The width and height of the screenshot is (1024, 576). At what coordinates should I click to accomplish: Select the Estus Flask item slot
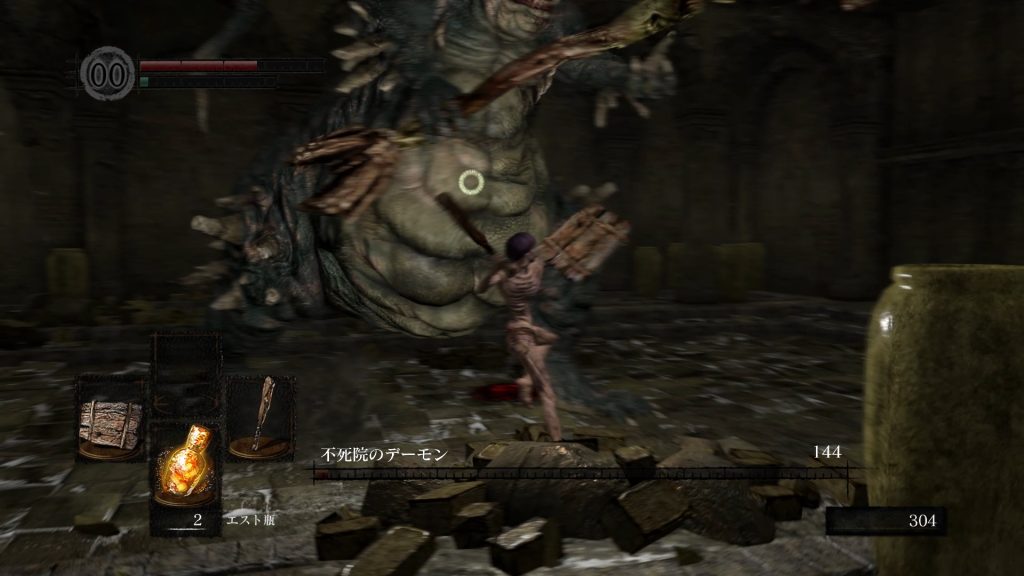coord(185,470)
